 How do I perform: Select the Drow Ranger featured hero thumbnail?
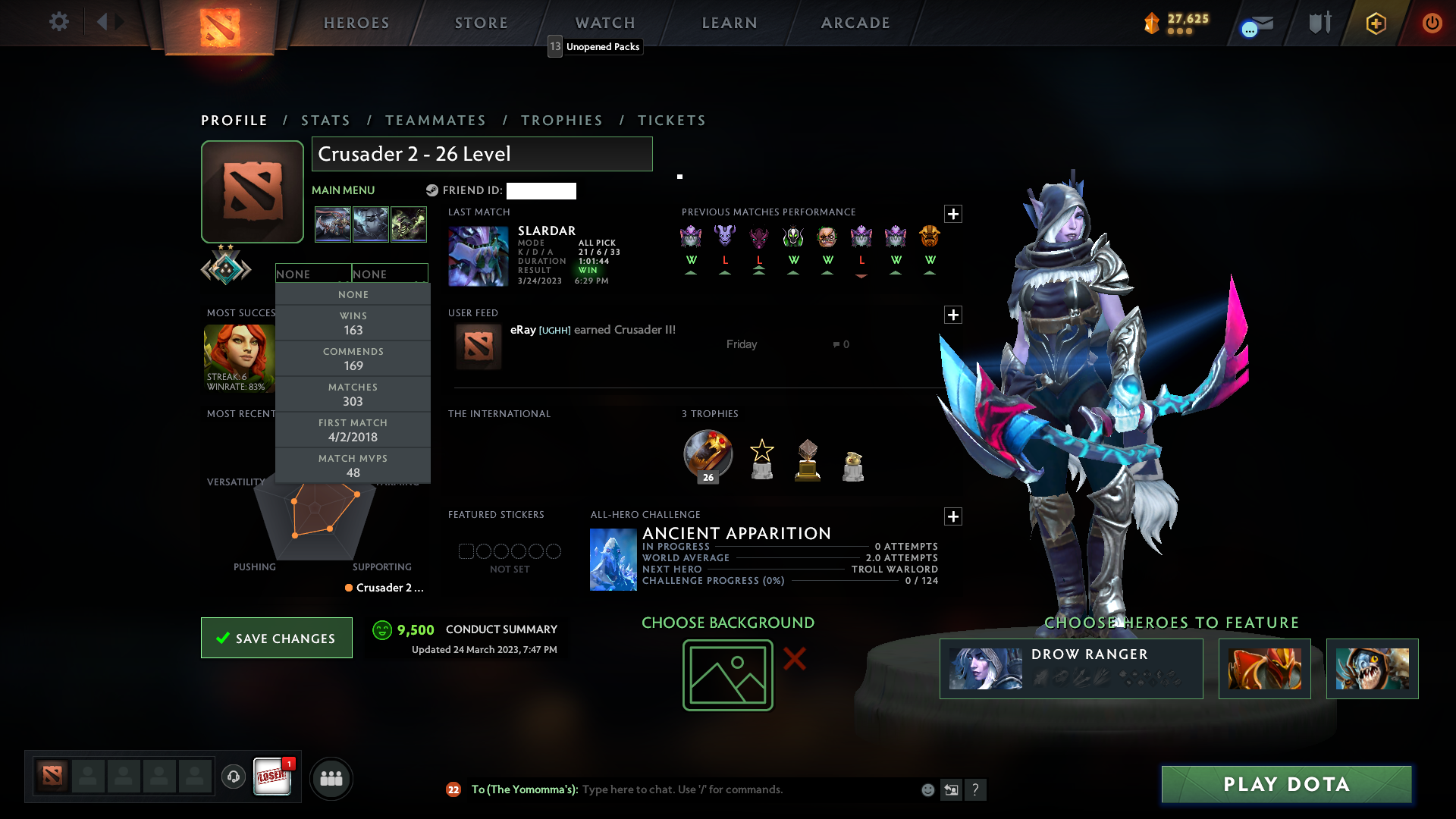pos(984,669)
